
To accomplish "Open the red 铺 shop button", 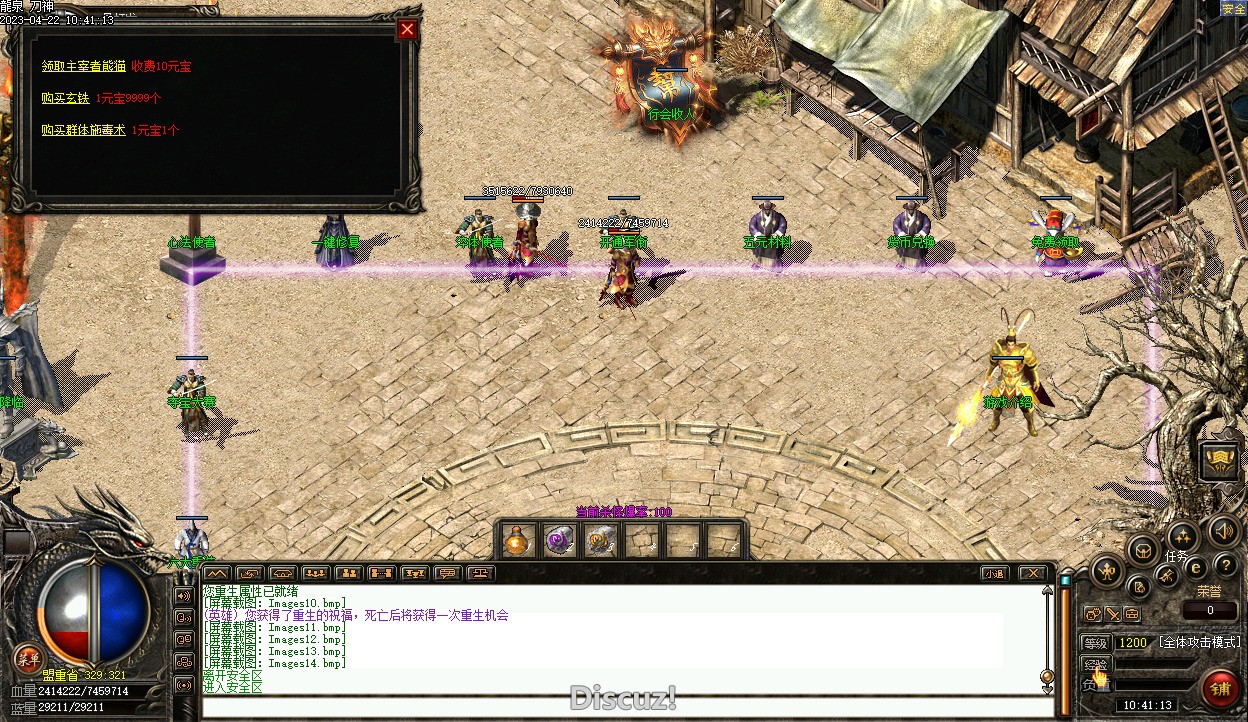I will click(x=1219, y=689).
